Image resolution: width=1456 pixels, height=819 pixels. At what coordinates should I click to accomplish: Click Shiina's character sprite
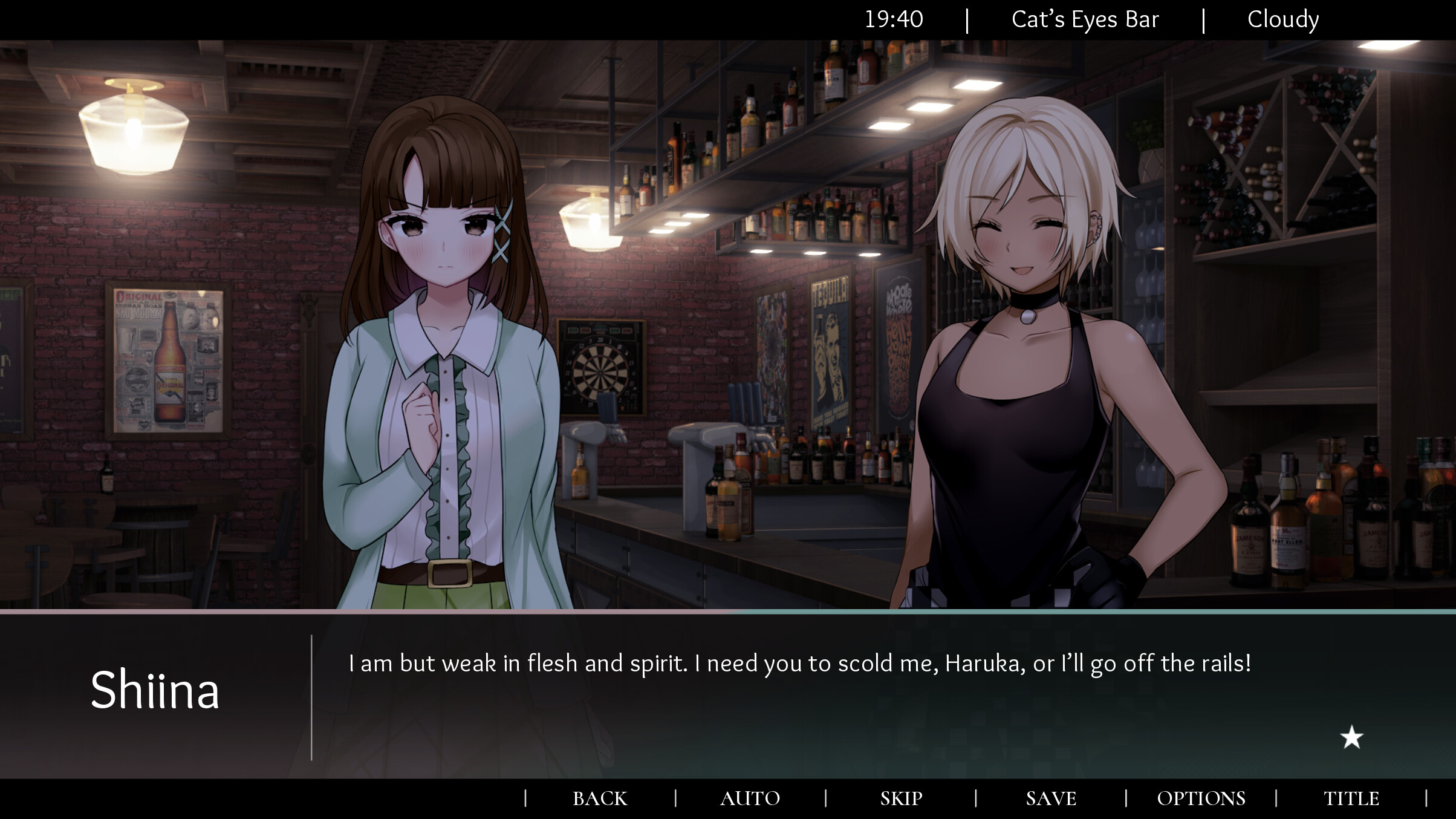click(x=441, y=363)
